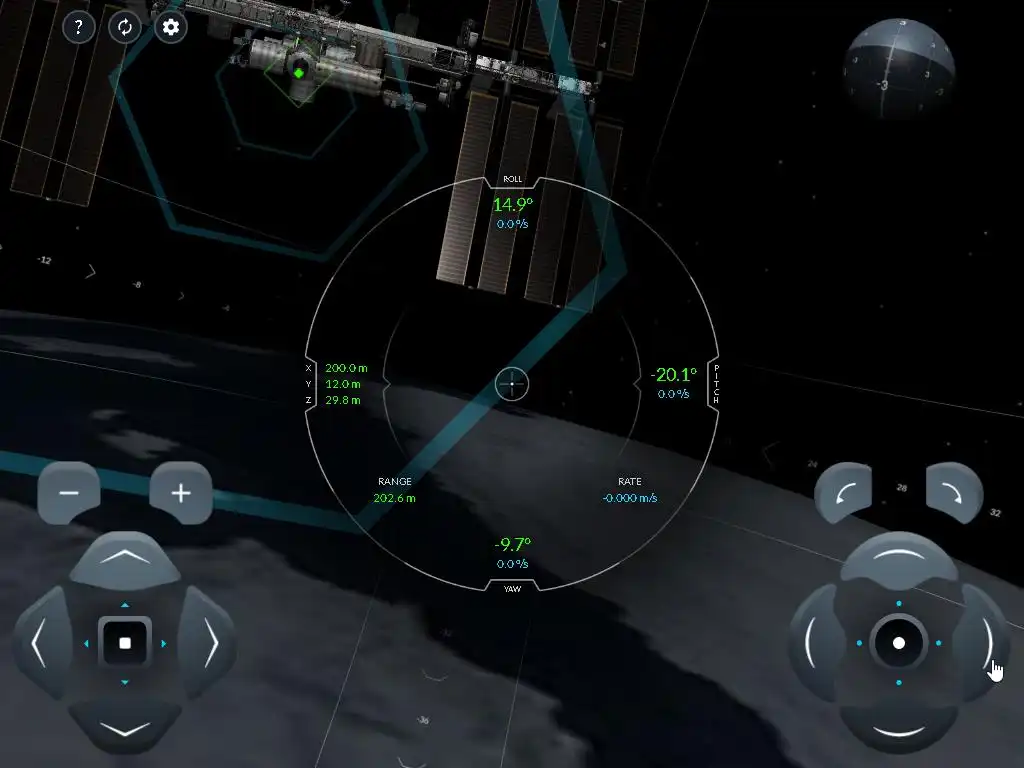Translate up with the left pad's up arrow
This screenshot has width=1024, height=768.
click(125, 559)
